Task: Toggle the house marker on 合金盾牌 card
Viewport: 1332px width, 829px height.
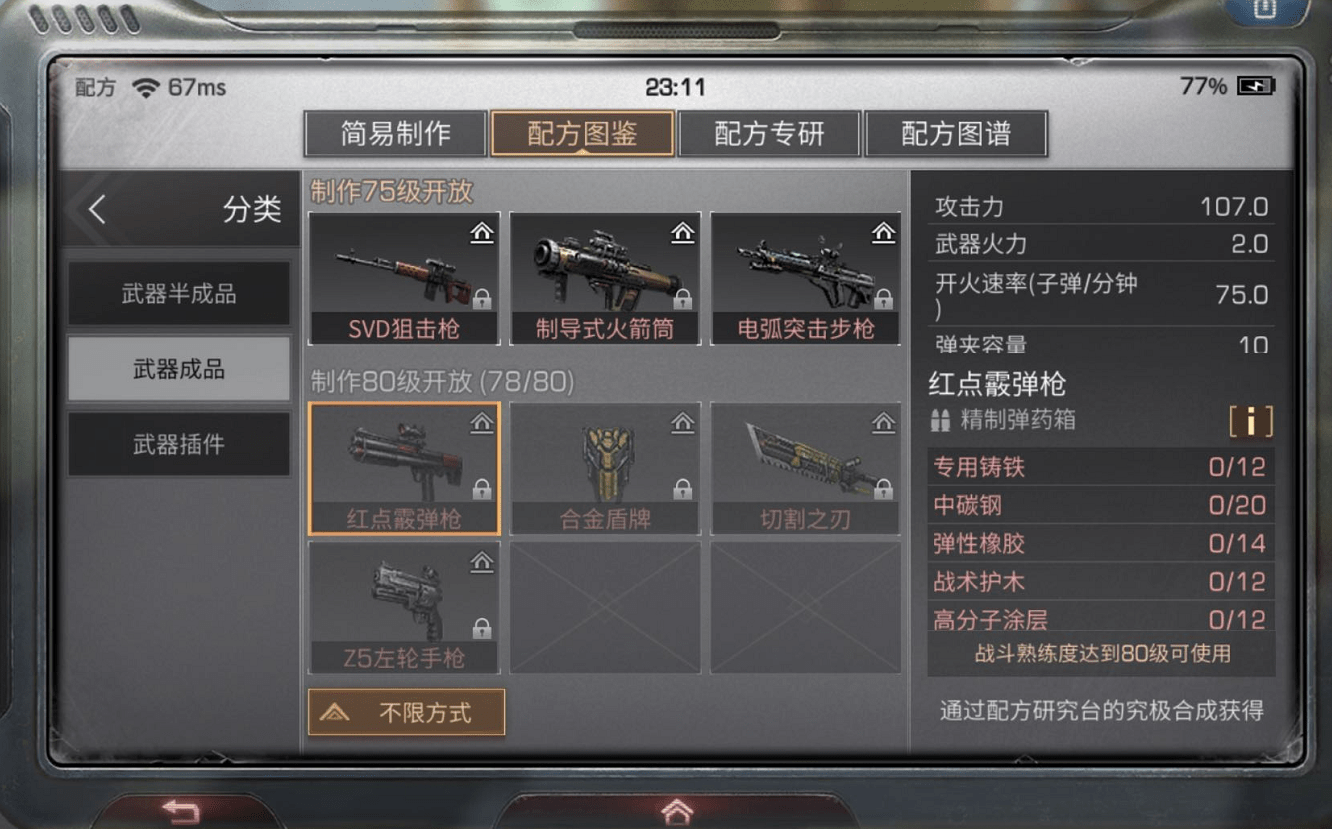Action: tap(684, 423)
